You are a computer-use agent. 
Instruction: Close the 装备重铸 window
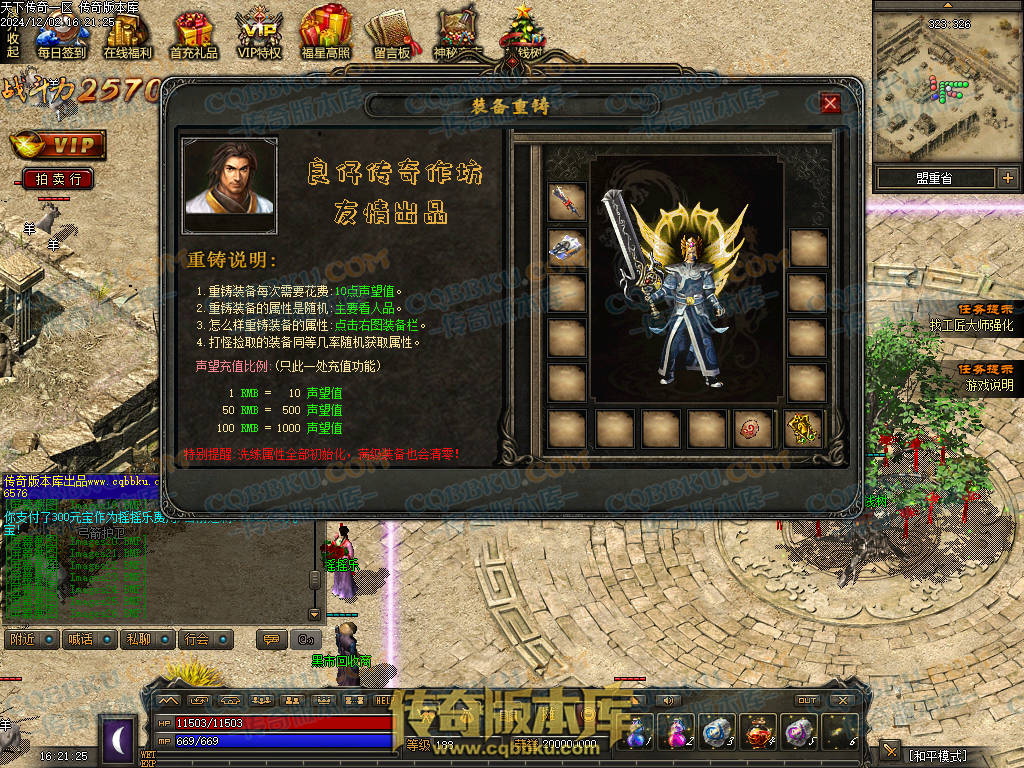pyautogui.click(x=830, y=103)
